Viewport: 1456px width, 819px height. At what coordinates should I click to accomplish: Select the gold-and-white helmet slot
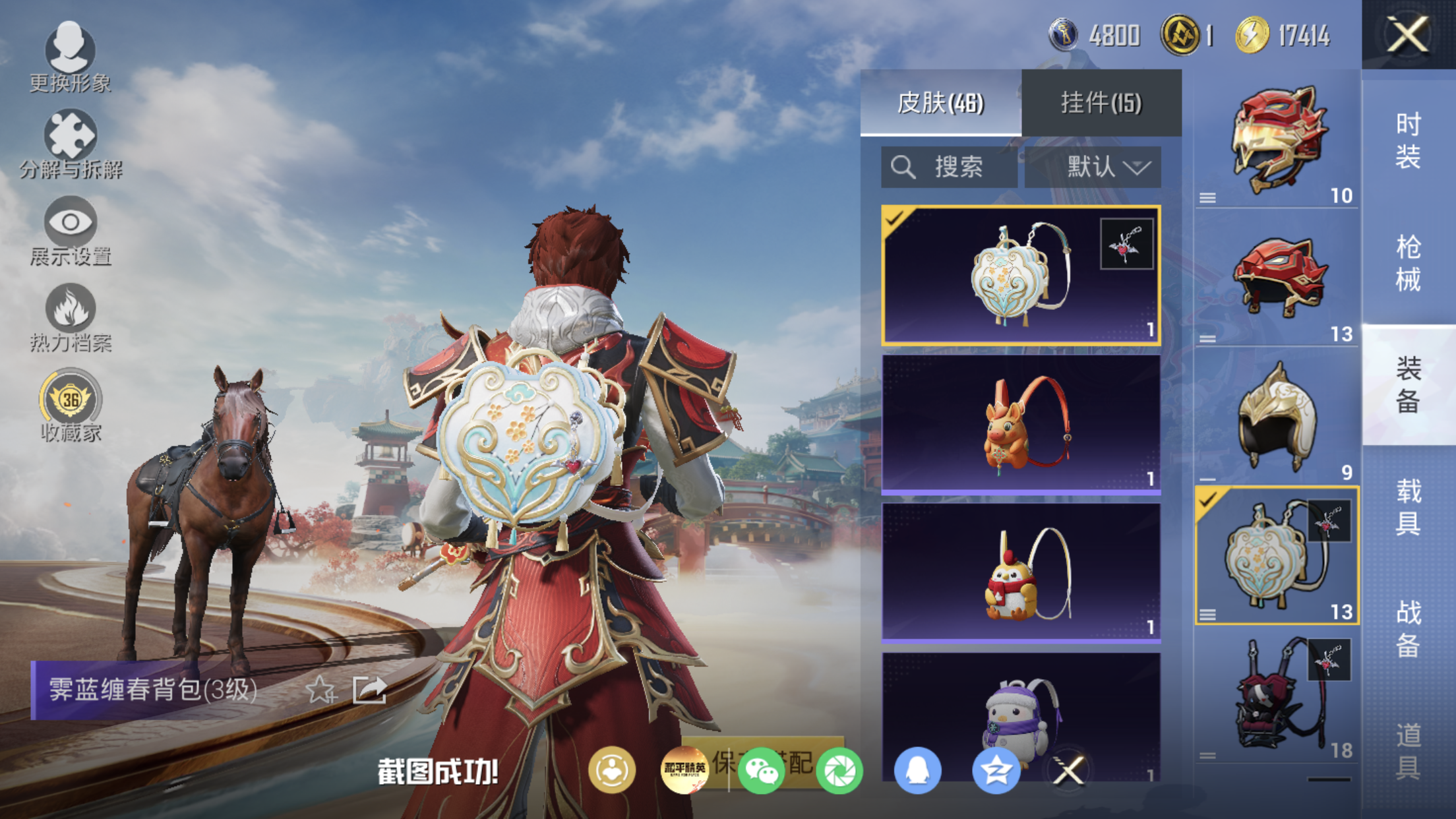pyautogui.click(x=1277, y=417)
